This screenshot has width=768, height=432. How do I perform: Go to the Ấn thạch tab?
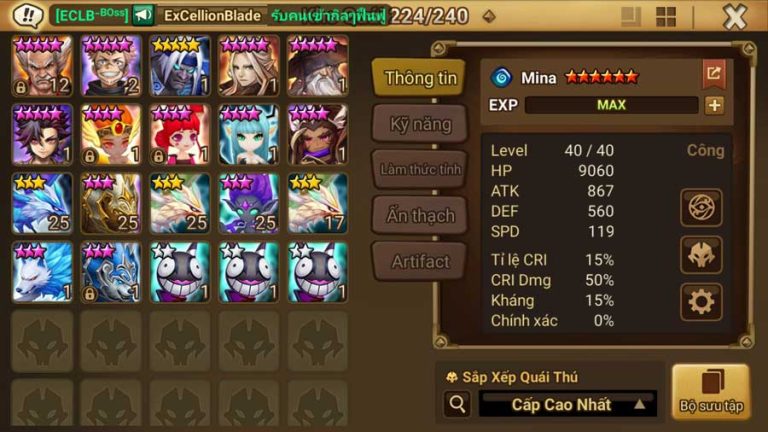pyautogui.click(x=420, y=215)
